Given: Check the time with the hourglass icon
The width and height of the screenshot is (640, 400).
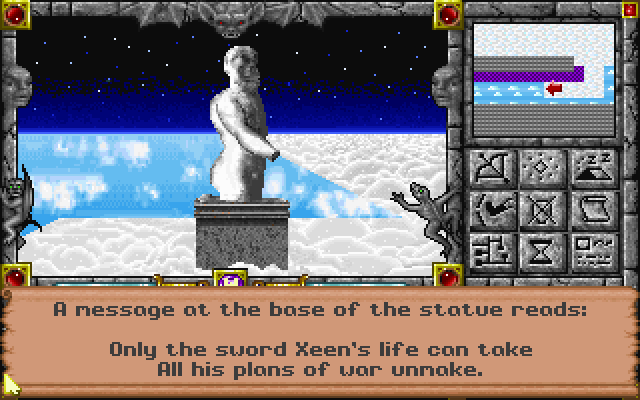Looking at the screenshot, I should [x=541, y=250].
